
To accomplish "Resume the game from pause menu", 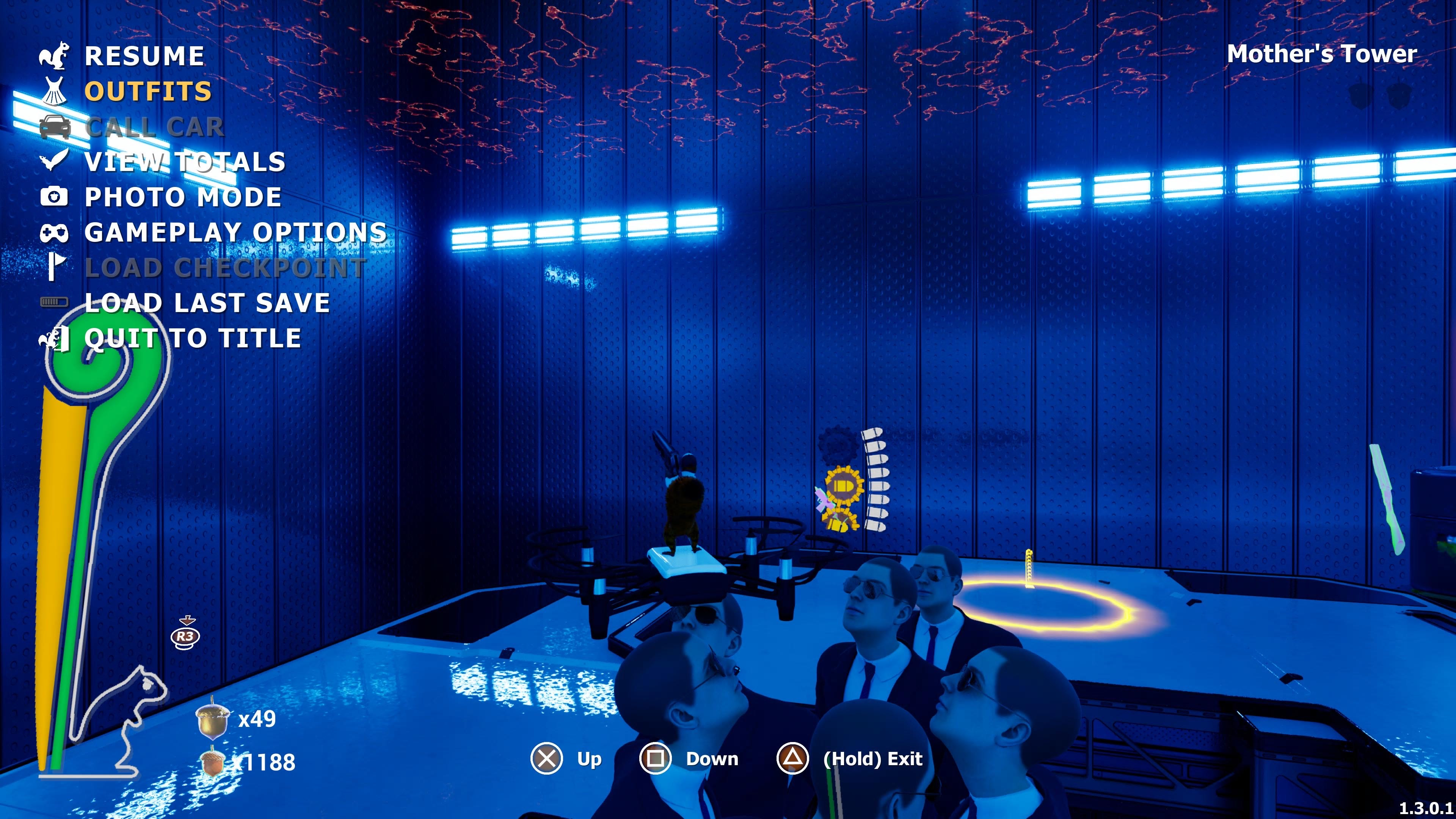I will [144, 56].
